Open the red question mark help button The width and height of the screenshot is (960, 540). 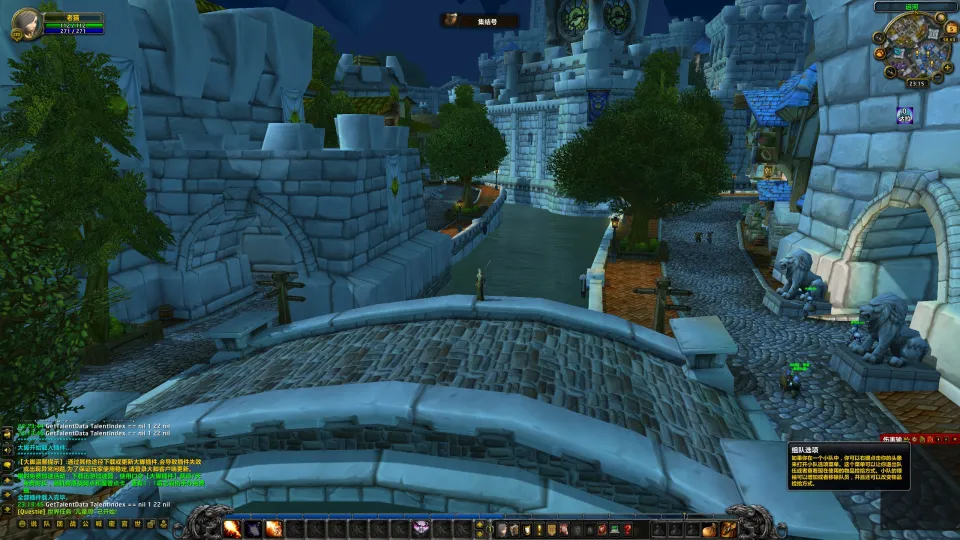627,528
